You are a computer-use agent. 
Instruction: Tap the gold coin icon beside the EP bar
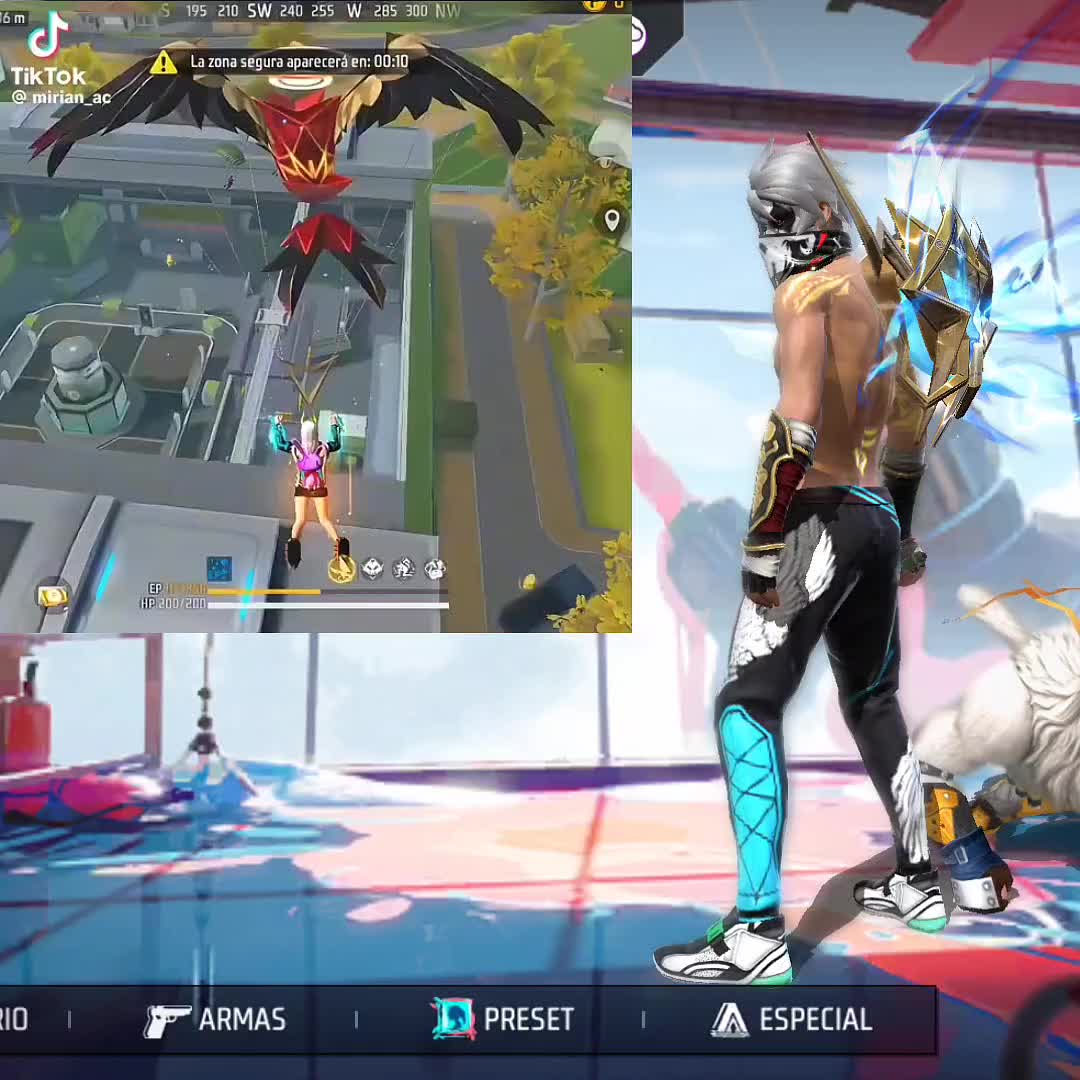[x=52, y=595]
